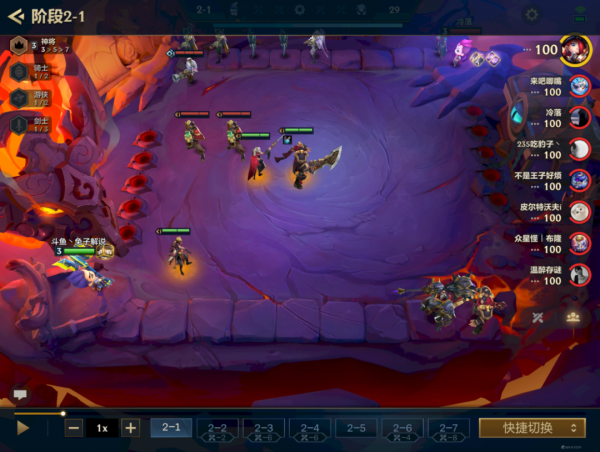The height and width of the screenshot is (452, 600).
Task: Jump to stage 2-5 on the timeline
Action: (355, 428)
